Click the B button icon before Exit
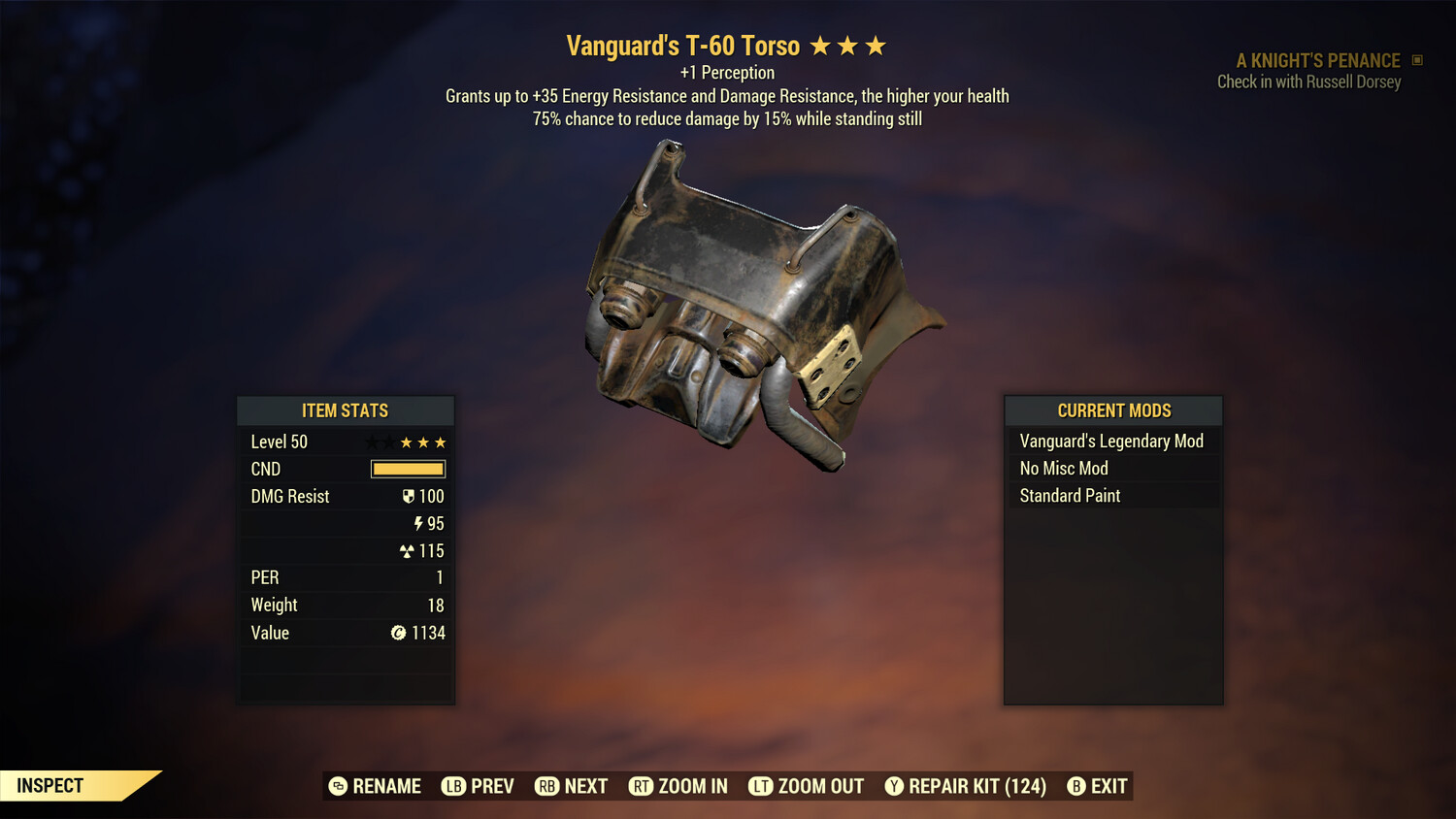Image resolution: width=1456 pixels, height=819 pixels. pyautogui.click(x=1075, y=786)
